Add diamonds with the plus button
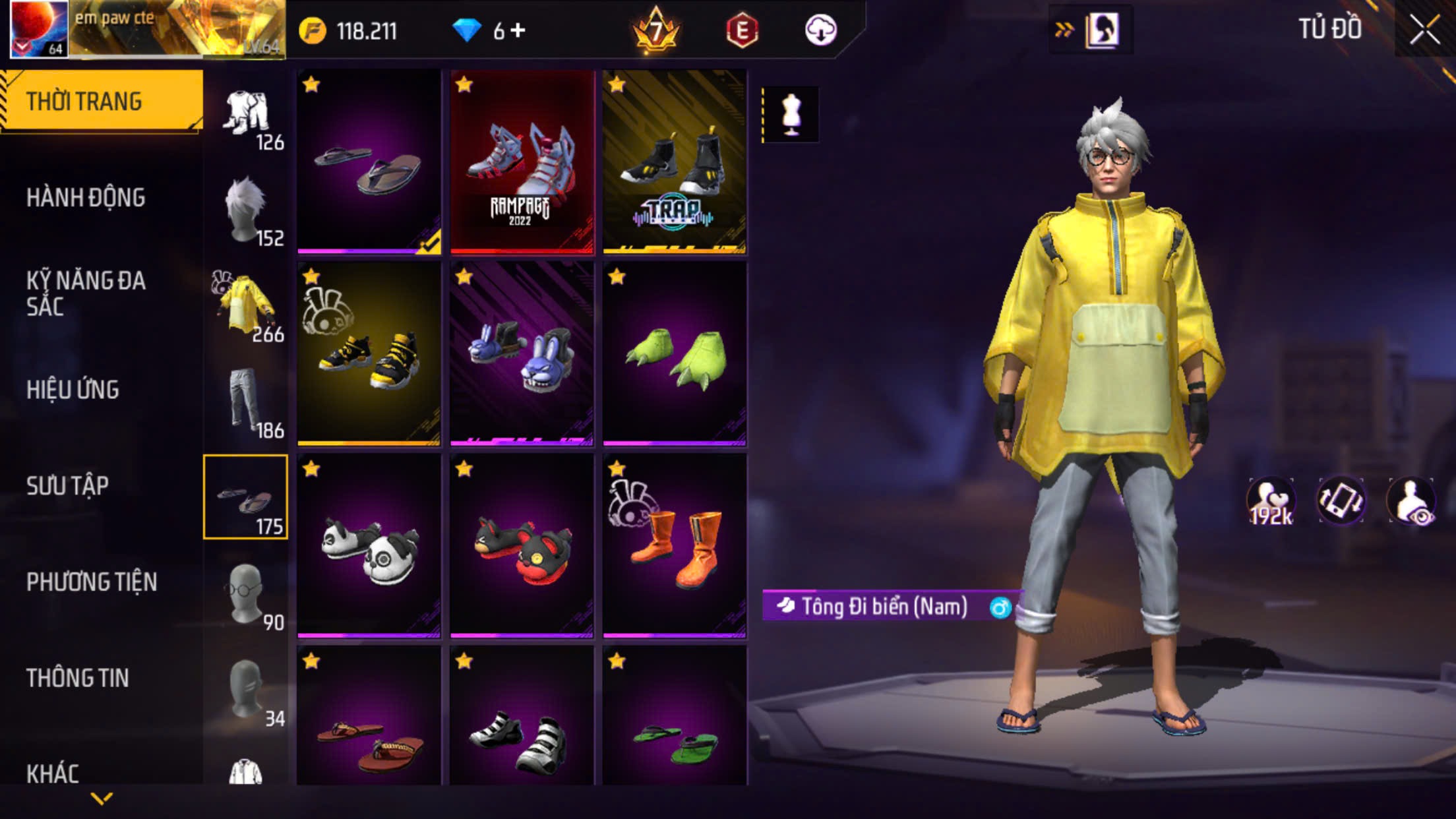Image resolution: width=1456 pixels, height=819 pixels. [x=518, y=30]
